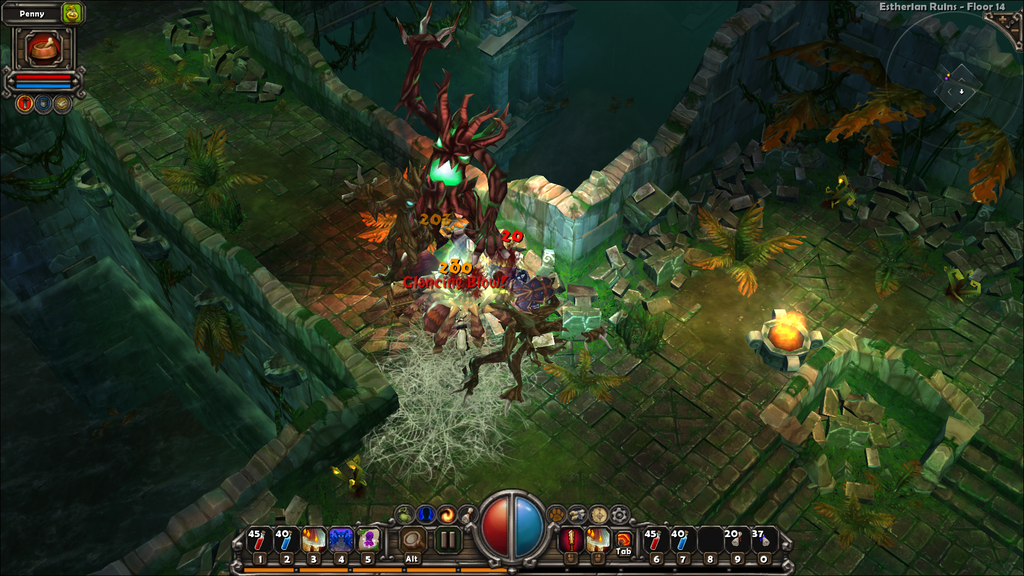Use the health potion in slot 1
Image resolution: width=1024 pixels, height=576 pixels.
click(x=258, y=541)
